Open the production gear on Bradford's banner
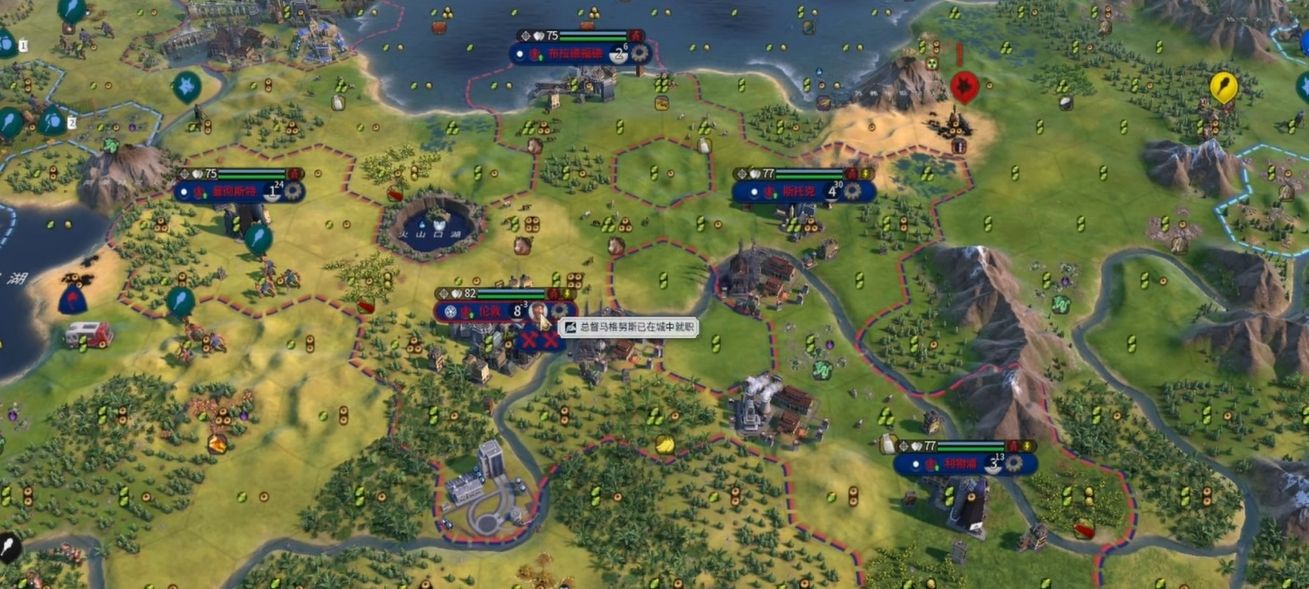 640,53
